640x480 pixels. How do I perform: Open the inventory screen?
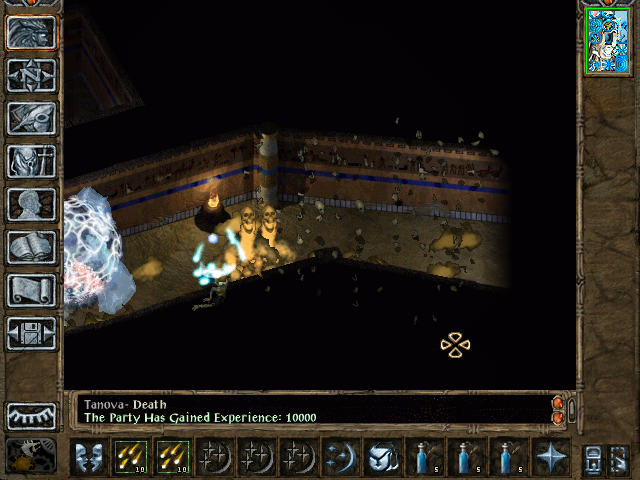click(31, 161)
